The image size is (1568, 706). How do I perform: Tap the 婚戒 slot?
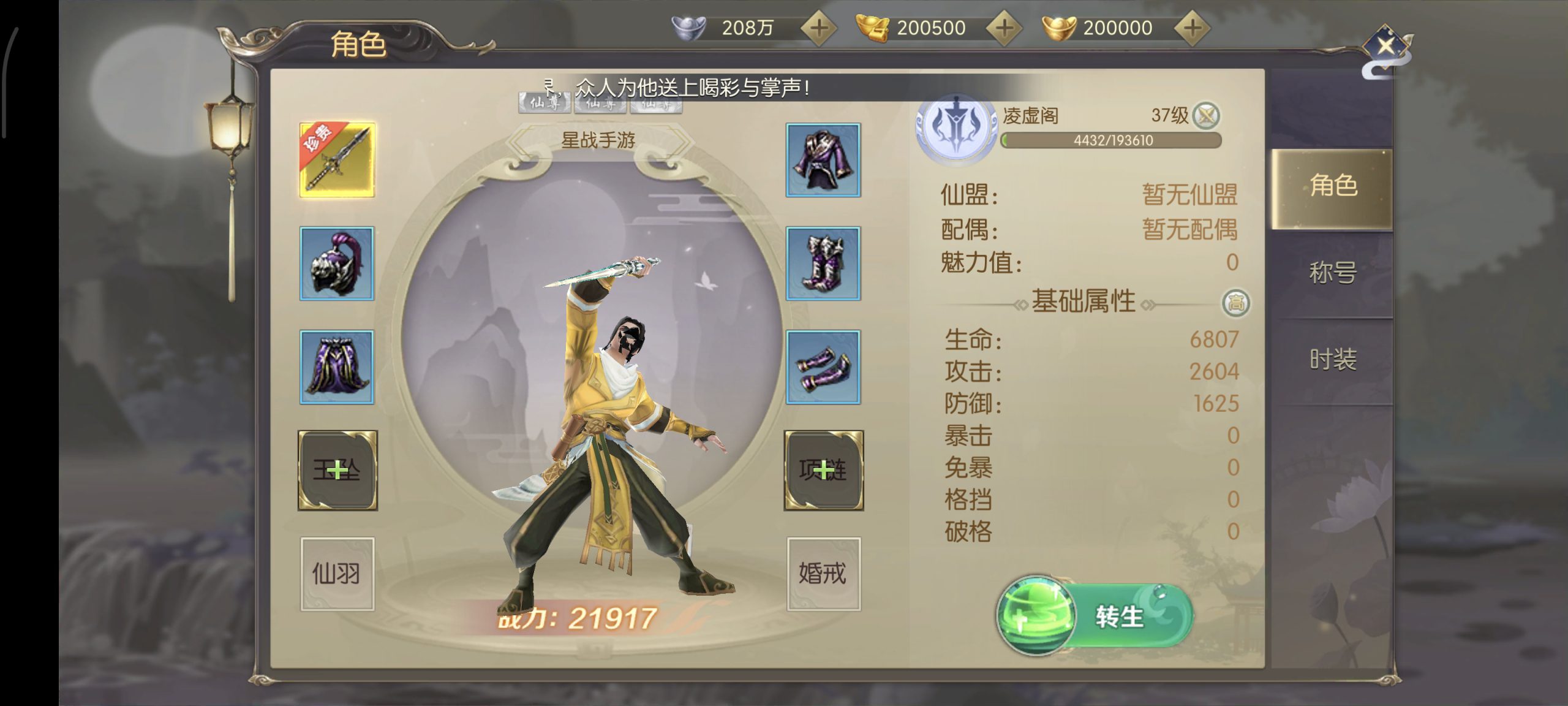(x=823, y=574)
